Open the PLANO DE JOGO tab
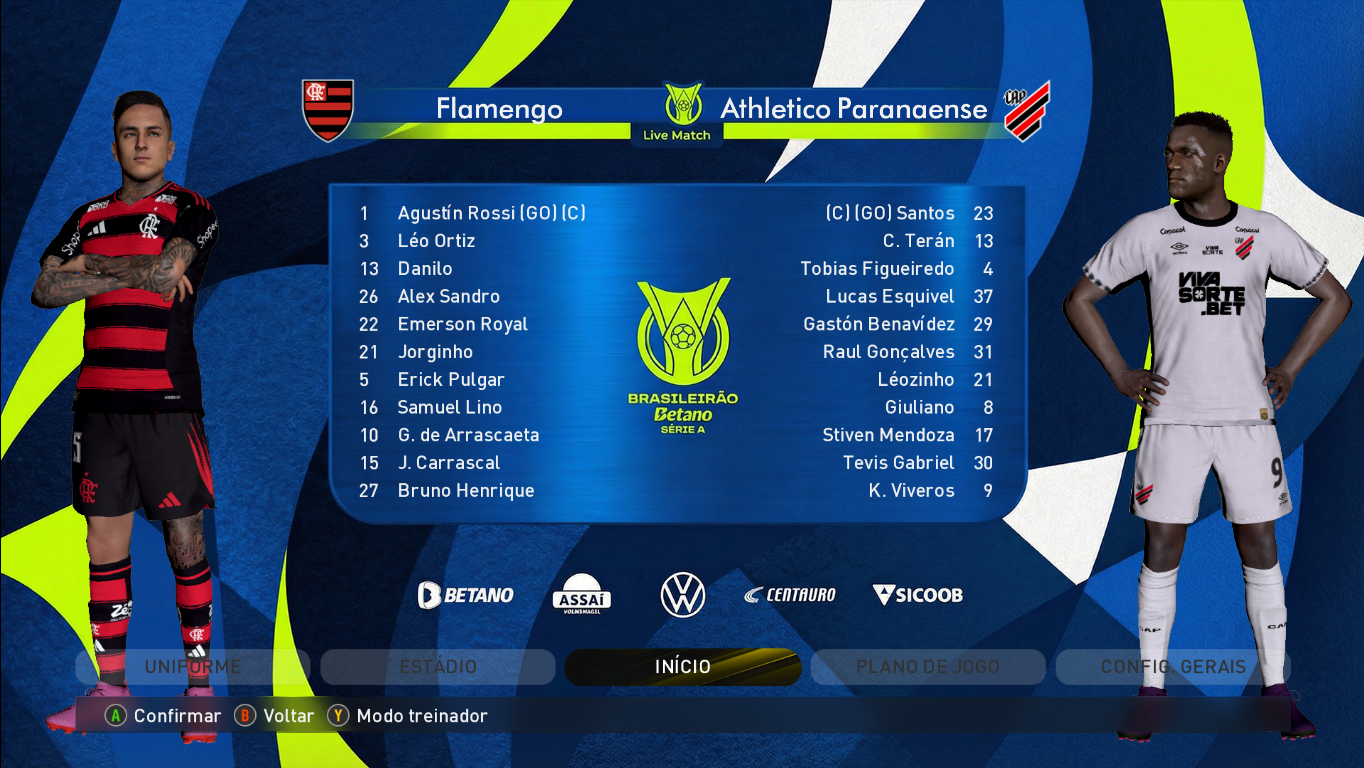The image size is (1364, 768). pyautogui.click(x=926, y=666)
